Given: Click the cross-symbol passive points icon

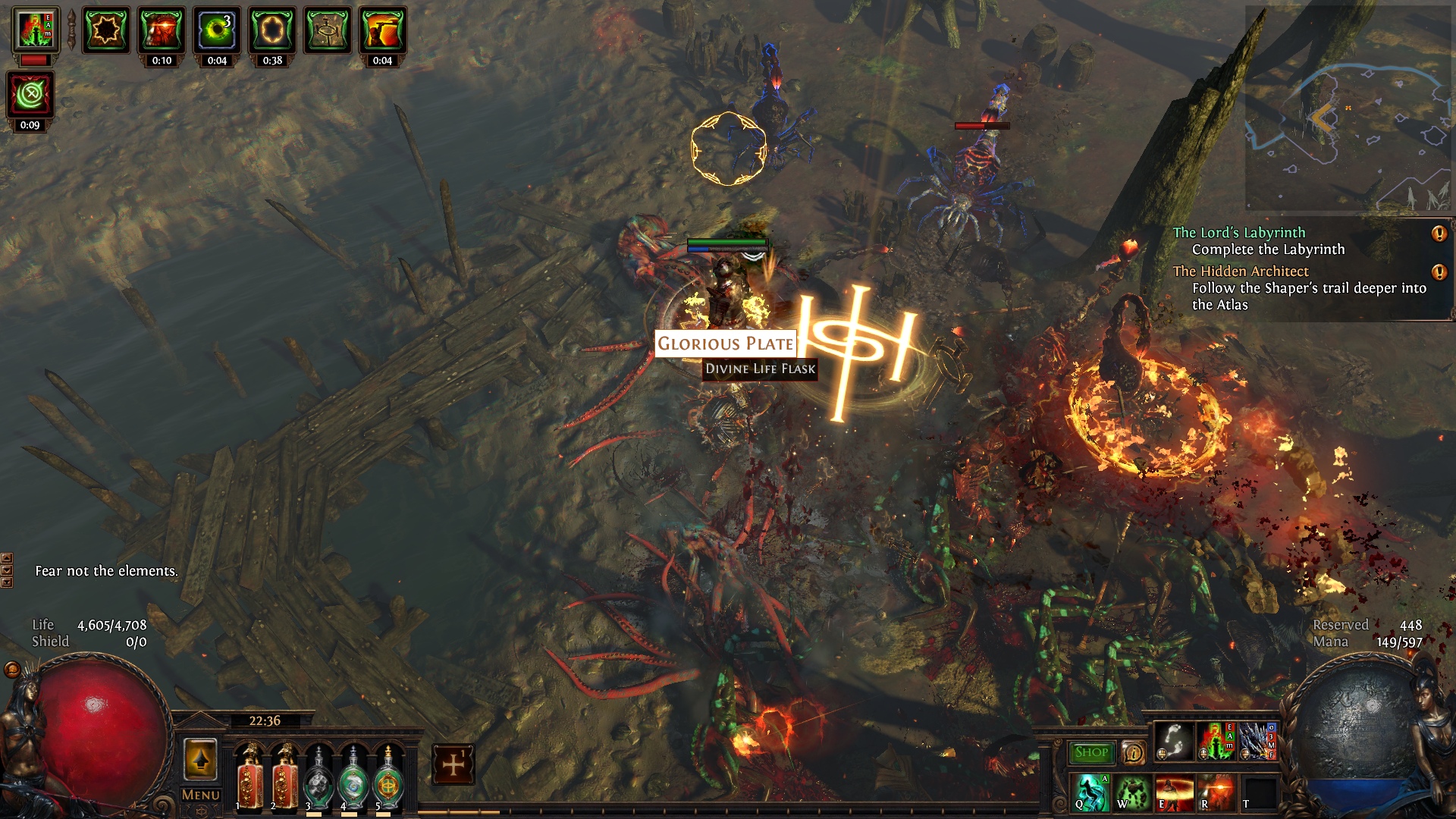Looking at the screenshot, I should pyautogui.click(x=453, y=764).
